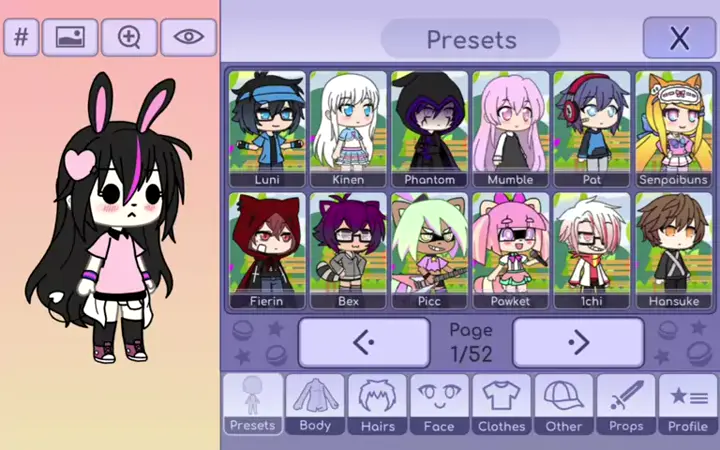Select the Senpaibuns preset

click(x=672, y=128)
